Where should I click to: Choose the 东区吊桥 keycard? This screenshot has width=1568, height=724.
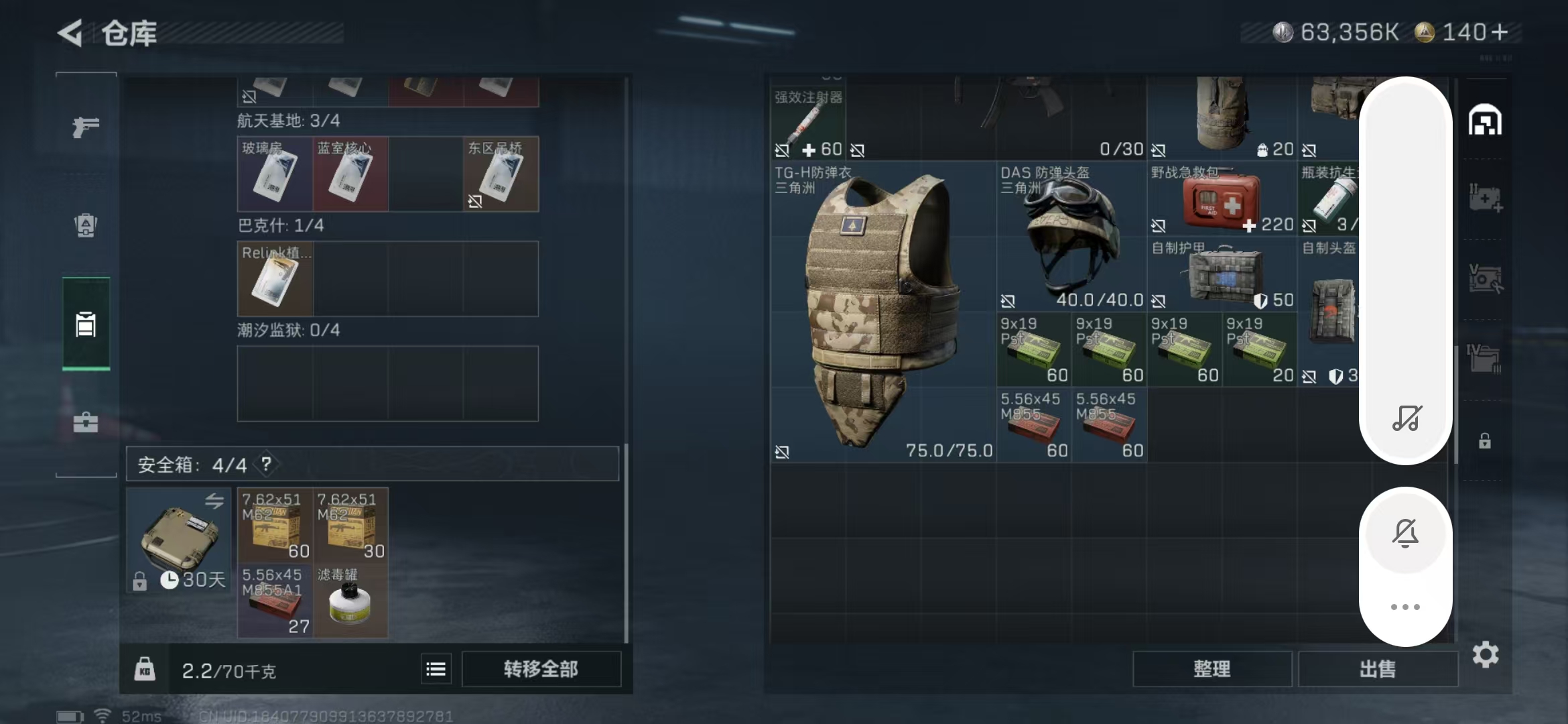click(501, 174)
